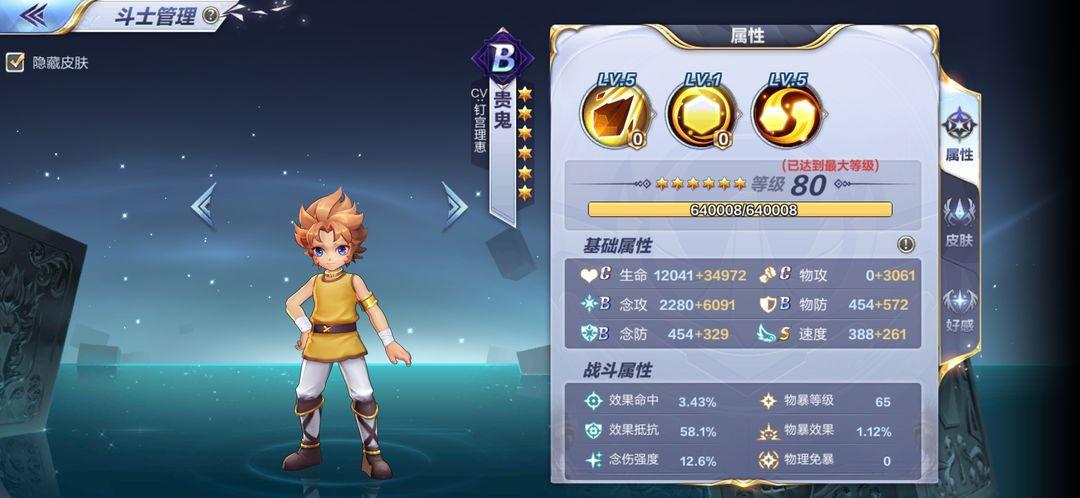
Task: Select the swirling flame LV.5 skill icon
Action: 786,114
